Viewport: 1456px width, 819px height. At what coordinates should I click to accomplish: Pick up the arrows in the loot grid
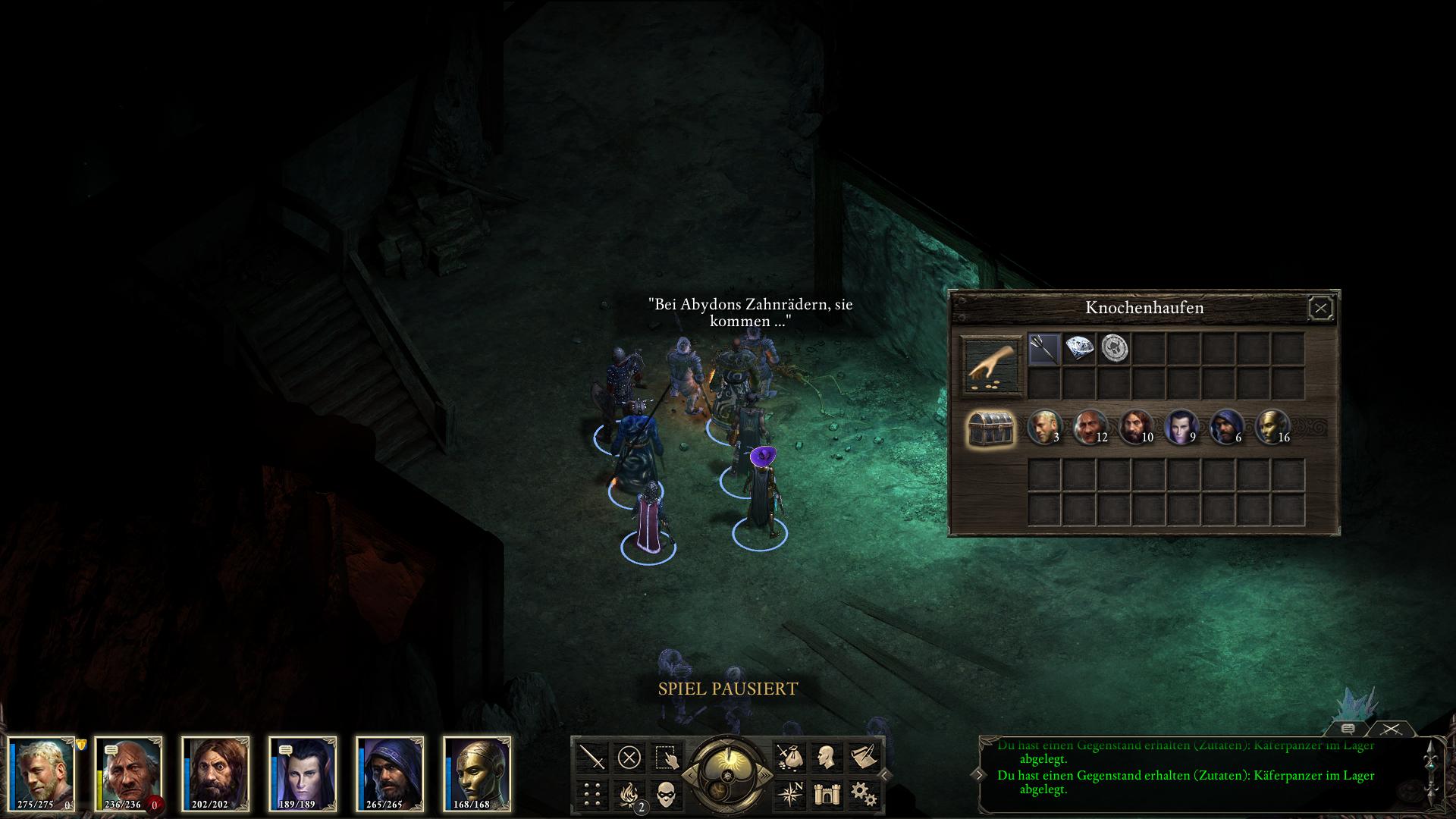coord(1043,349)
